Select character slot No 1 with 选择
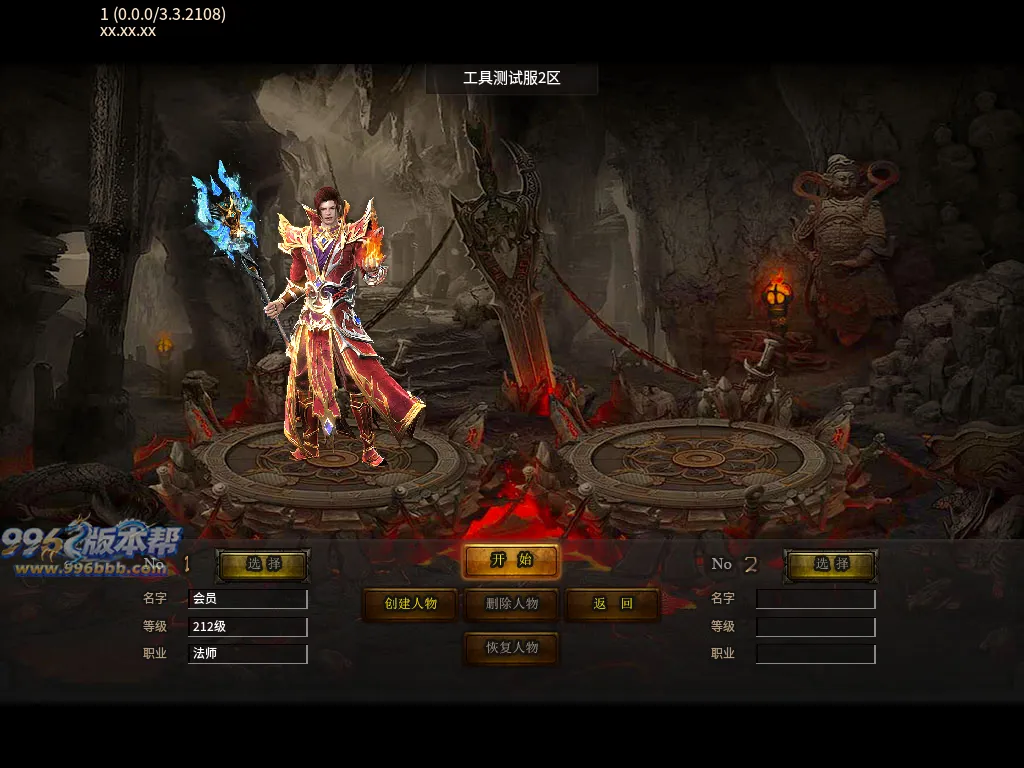This screenshot has height=768, width=1024. point(263,565)
